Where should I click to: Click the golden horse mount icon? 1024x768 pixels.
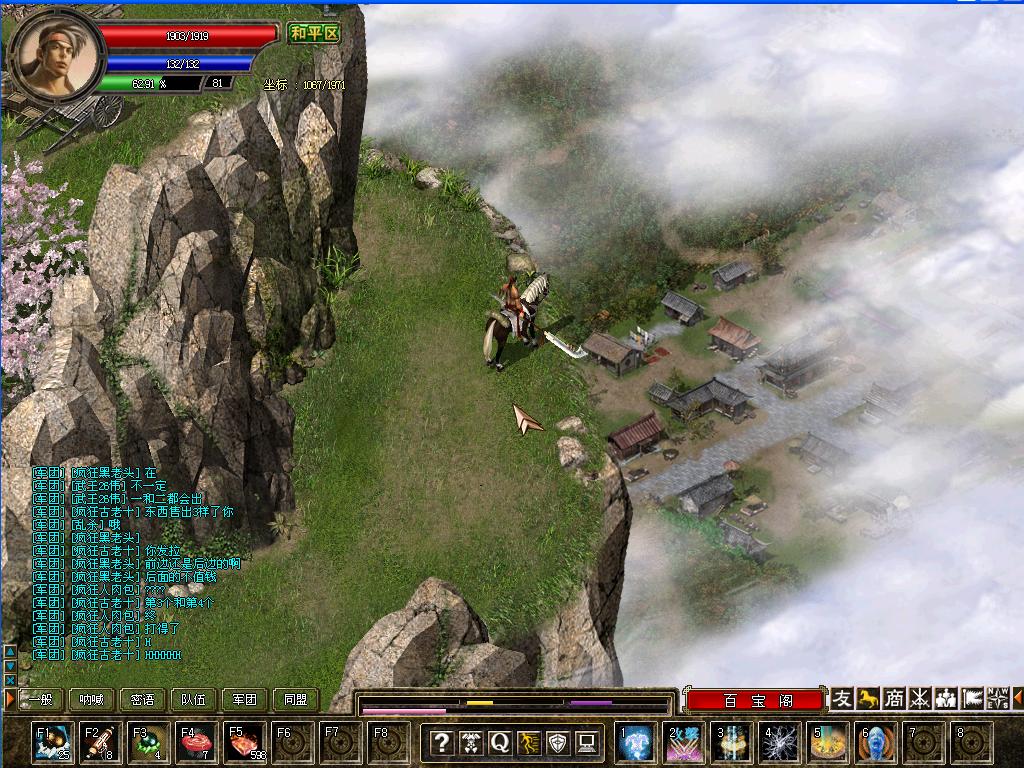tap(869, 698)
